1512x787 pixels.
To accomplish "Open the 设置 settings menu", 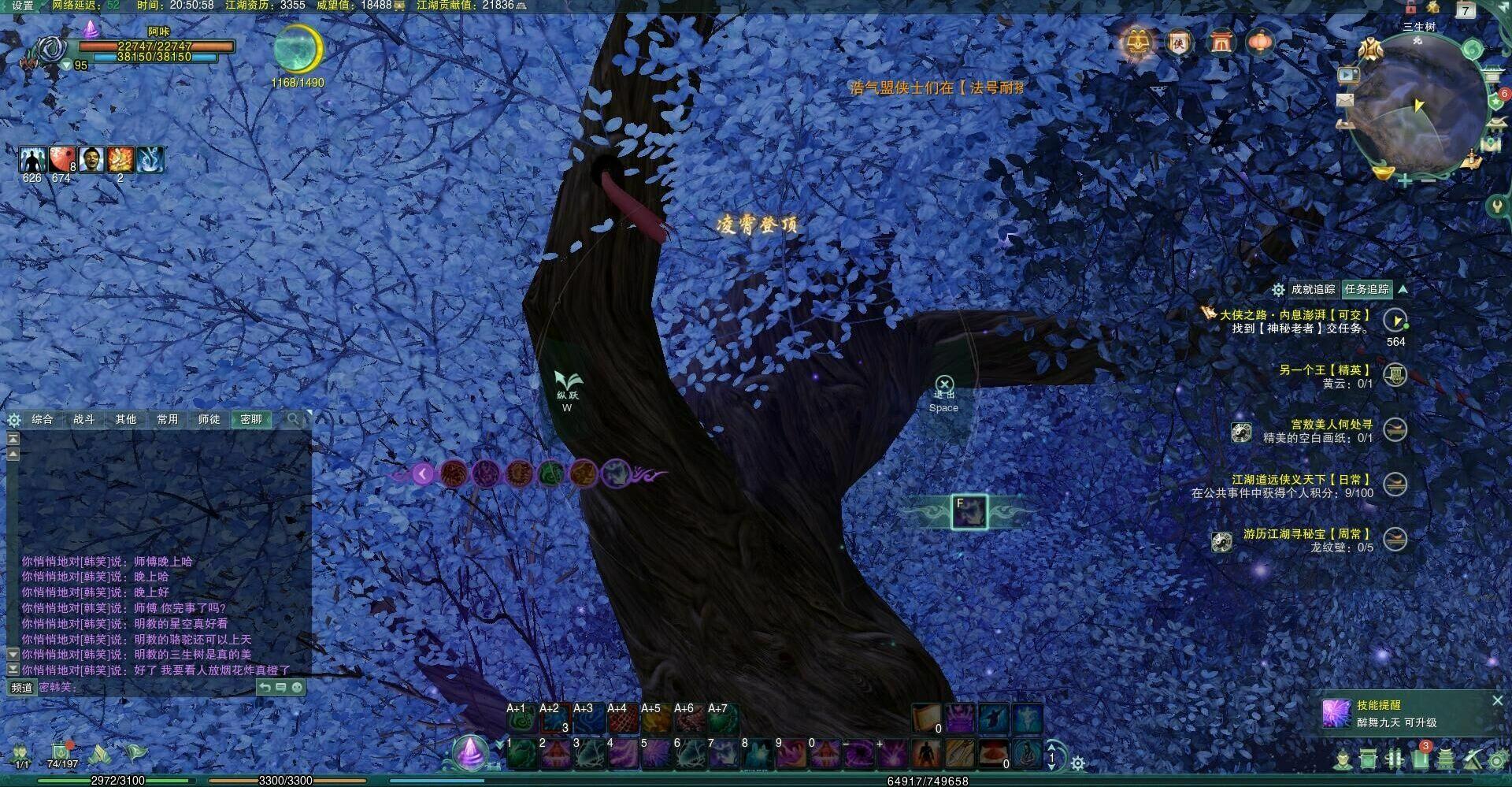I will click(x=23, y=6).
